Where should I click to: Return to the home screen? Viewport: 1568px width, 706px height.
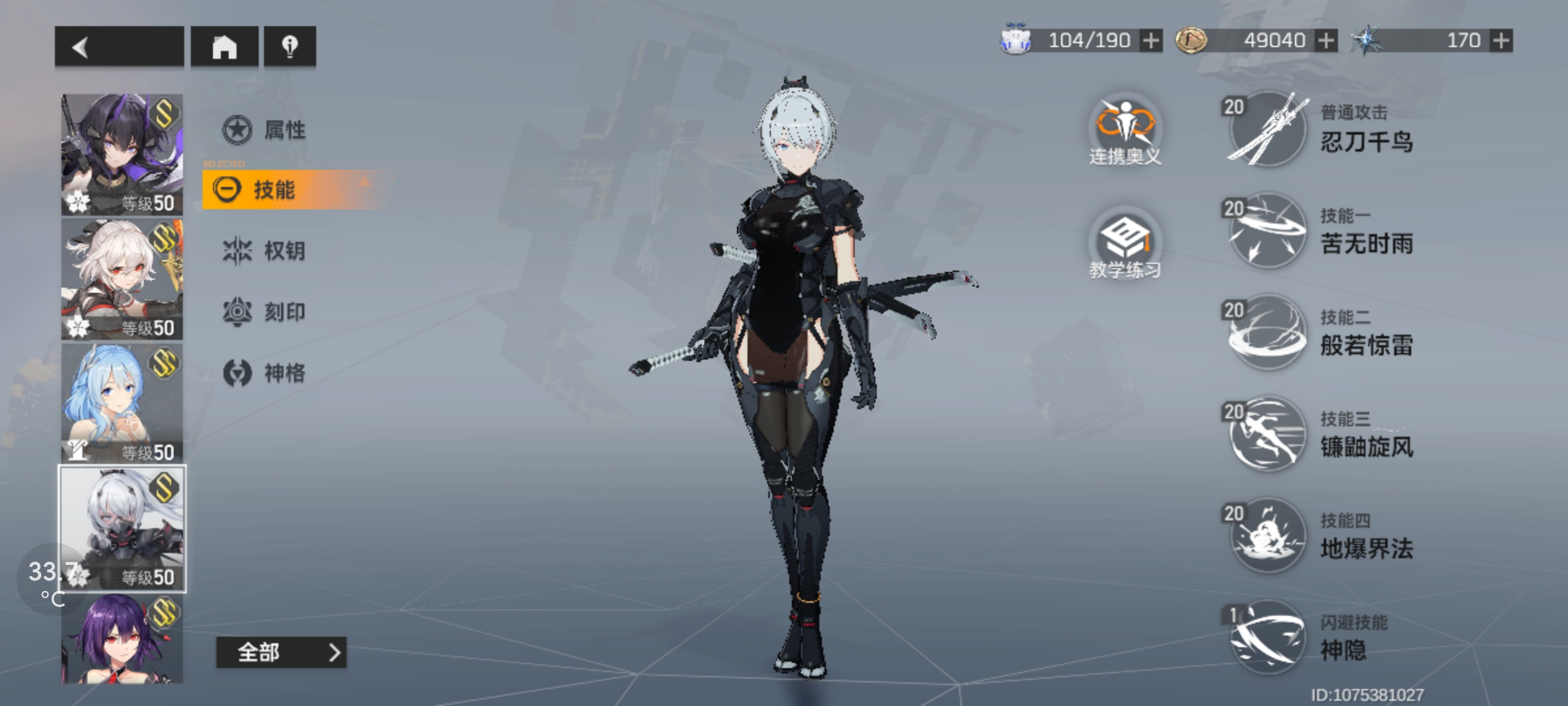[x=224, y=46]
